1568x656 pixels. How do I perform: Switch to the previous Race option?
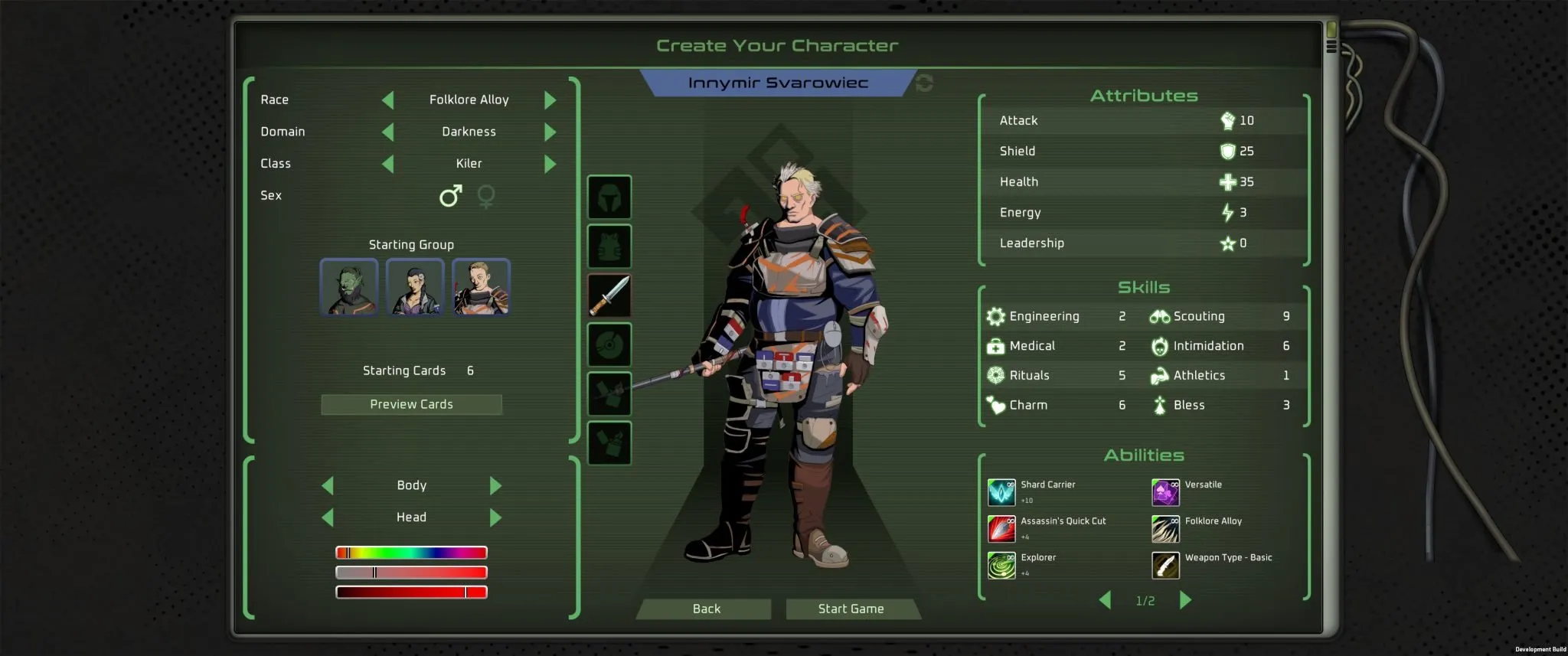[x=388, y=100]
